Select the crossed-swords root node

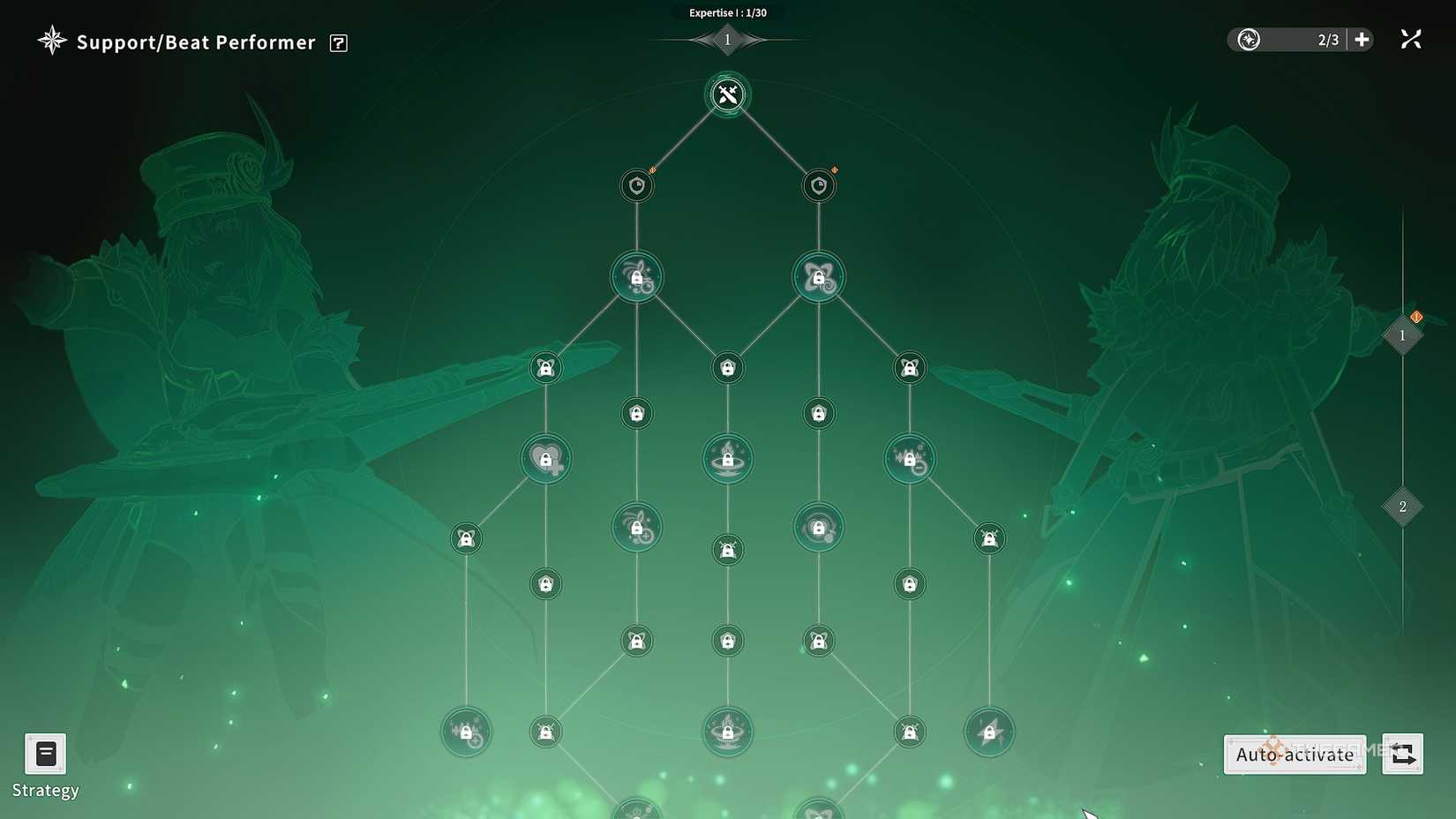pos(727,95)
